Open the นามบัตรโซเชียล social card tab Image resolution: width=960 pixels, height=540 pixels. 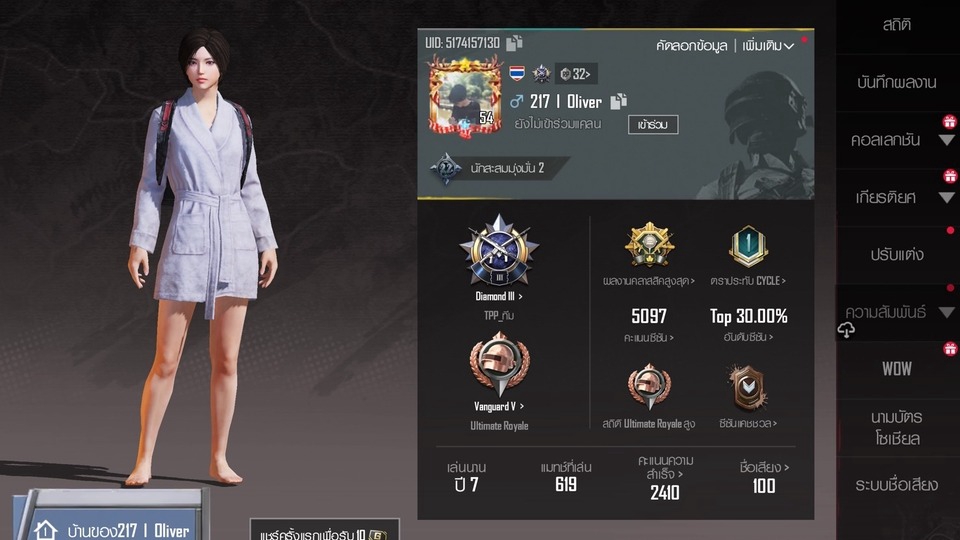[896, 427]
